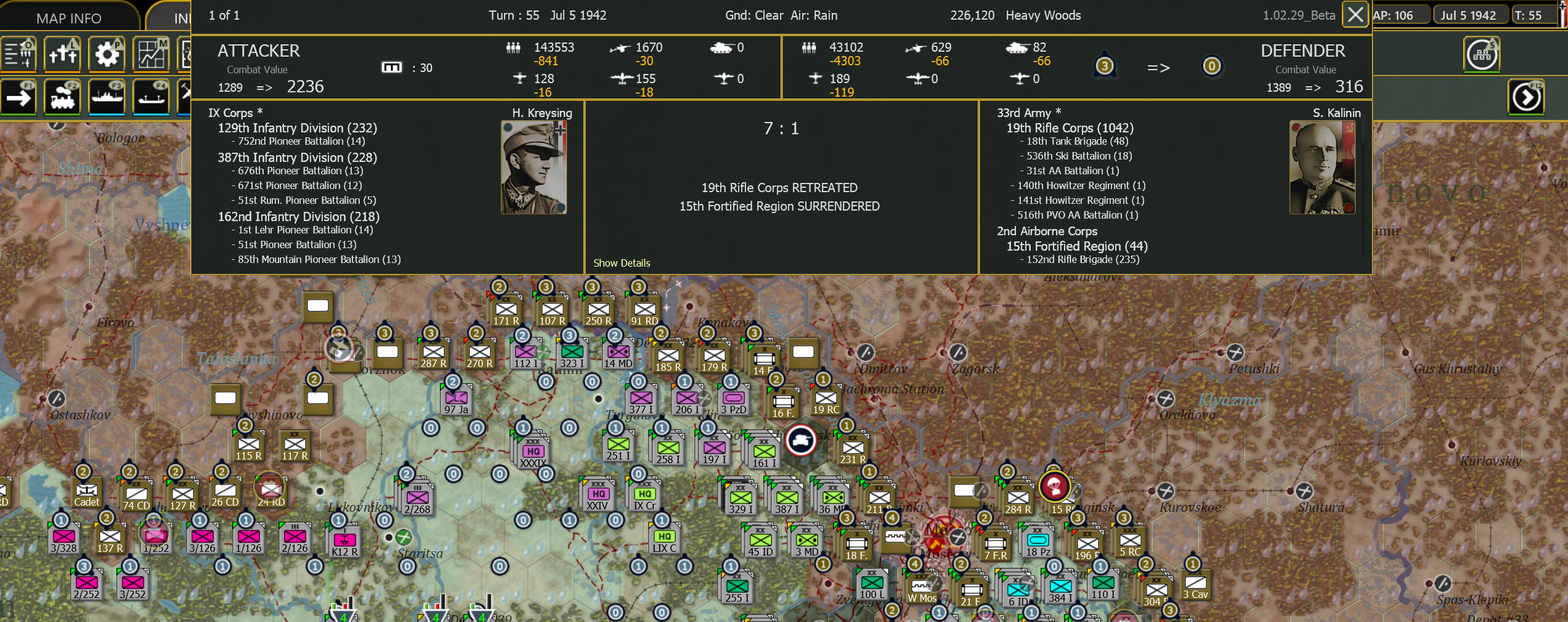The height and width of the screenshot is (622, 1568).
Task: Click S. Kalinin's commander portrait
Action: click(1322, 166)
